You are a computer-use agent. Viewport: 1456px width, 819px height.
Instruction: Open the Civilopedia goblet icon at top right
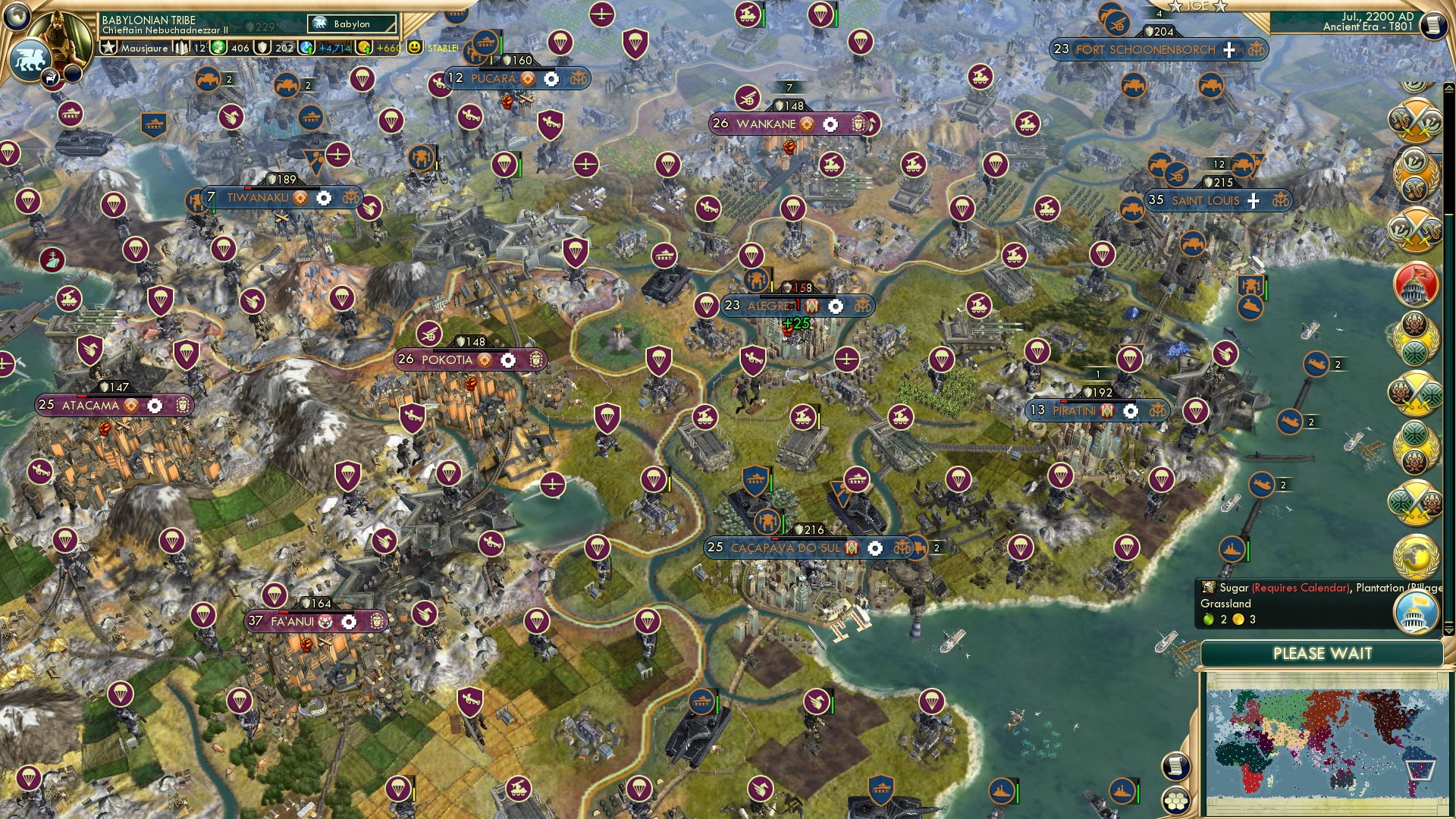(1433, 25)
